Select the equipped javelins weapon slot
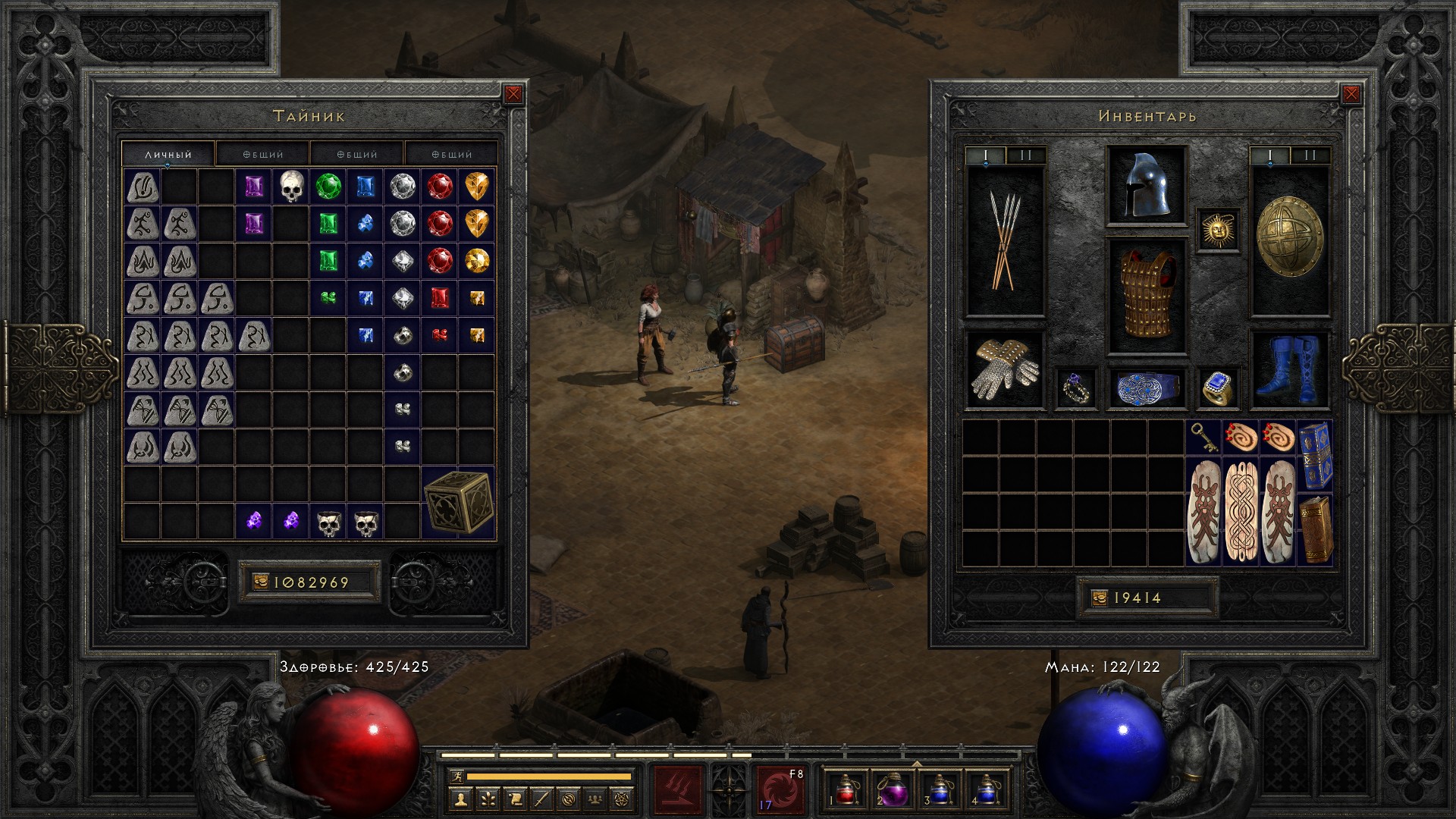Screen dimensions: 1456x819 (1005, 241)
